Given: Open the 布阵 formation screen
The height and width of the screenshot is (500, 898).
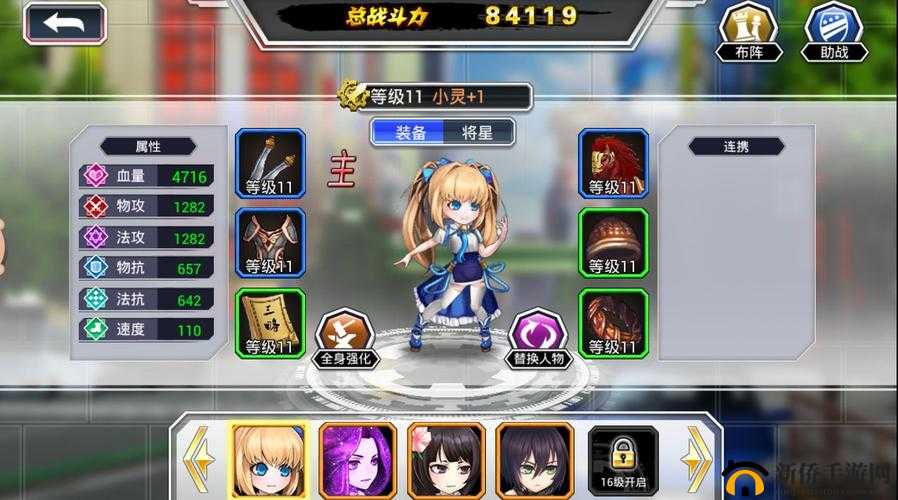Looking at the screenshot, I should tap(748, 30).
